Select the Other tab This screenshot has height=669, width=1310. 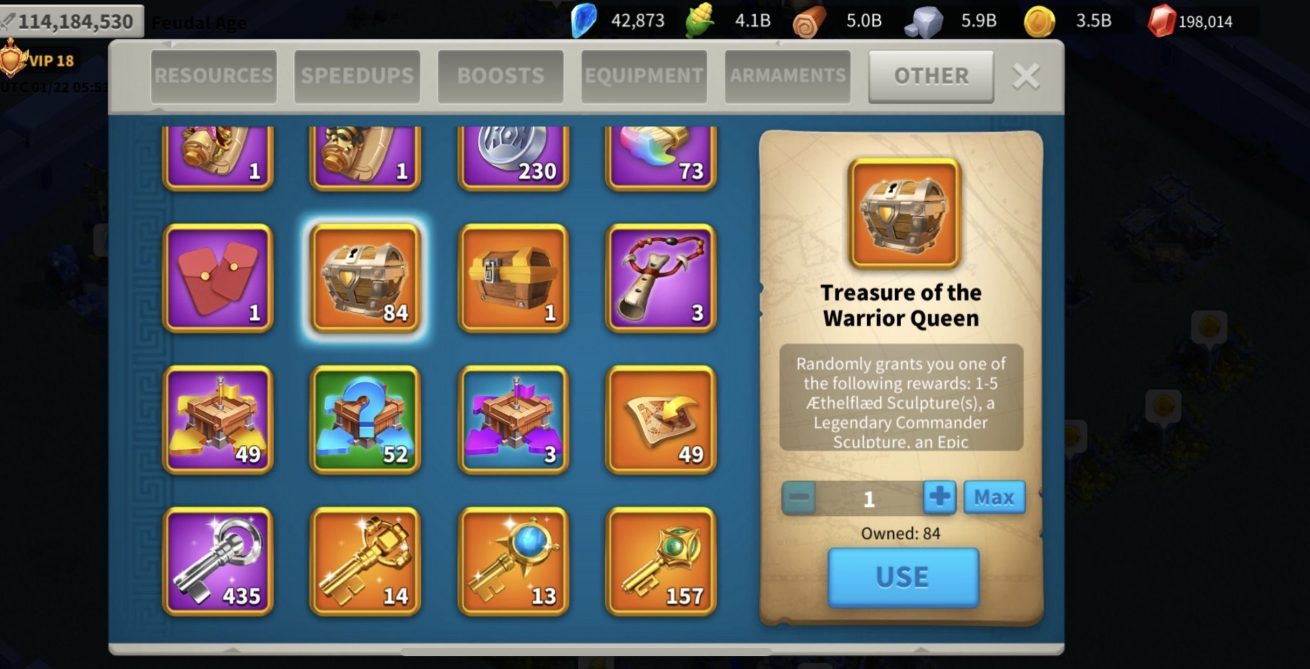click(931, 76)
